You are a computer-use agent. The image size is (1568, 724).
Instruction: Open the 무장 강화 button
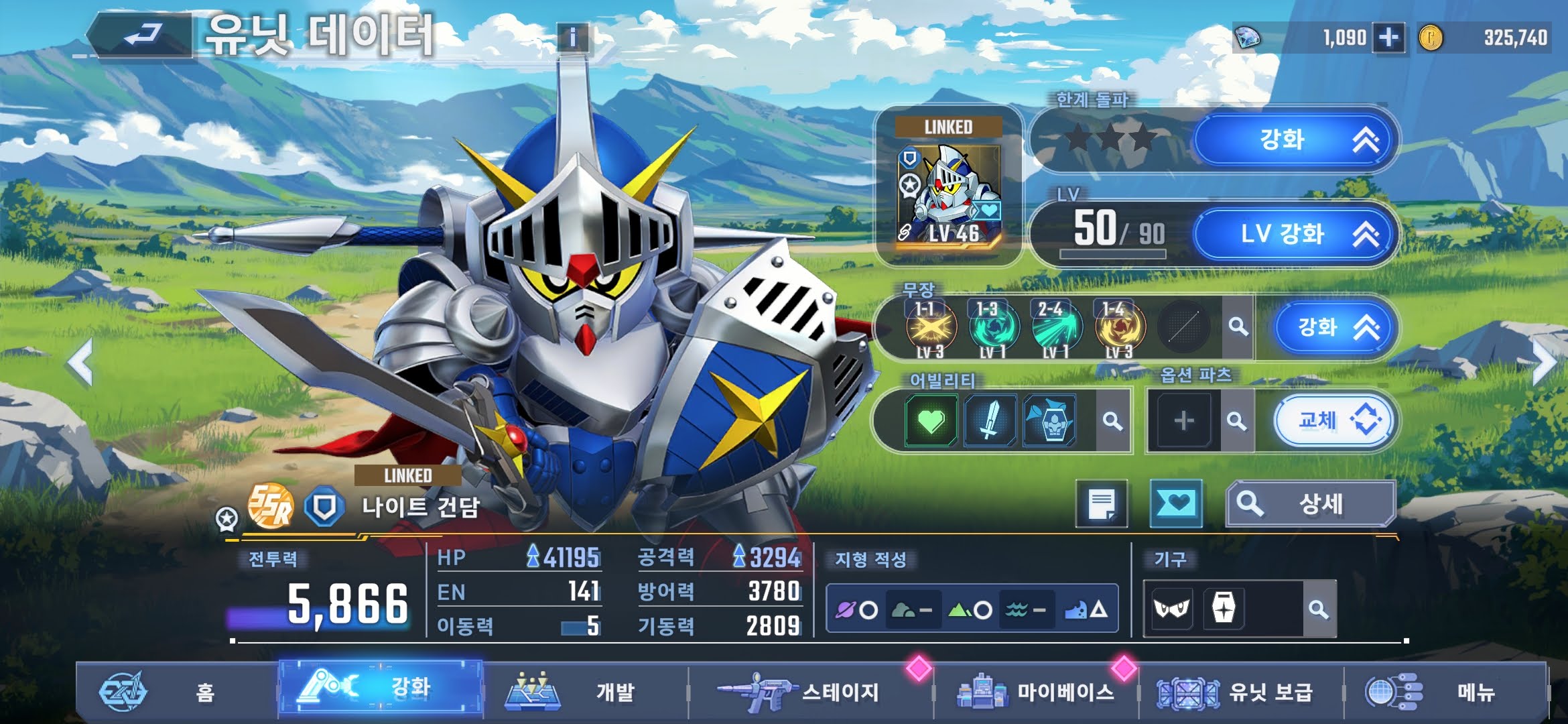pos(1335,328)
